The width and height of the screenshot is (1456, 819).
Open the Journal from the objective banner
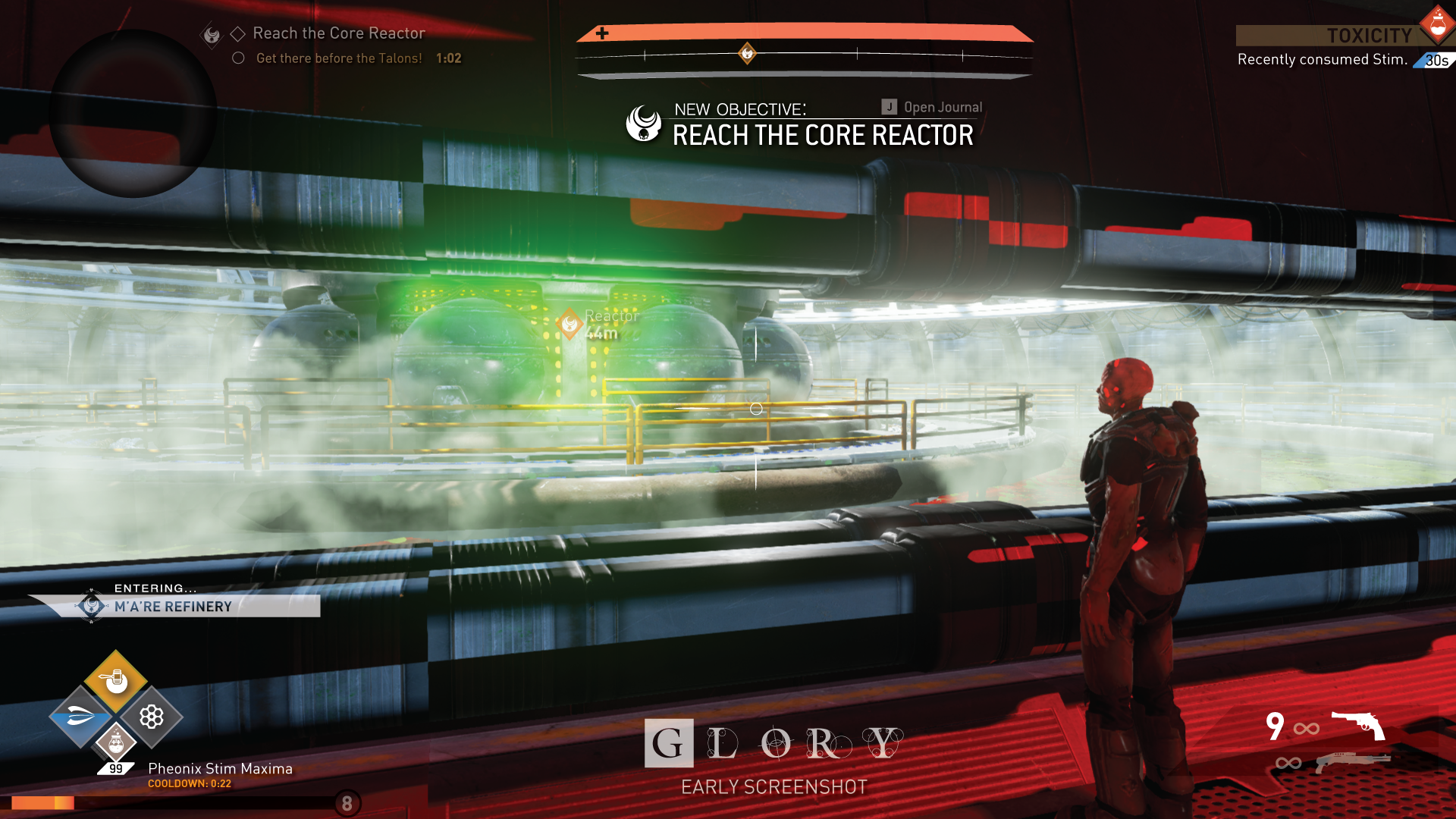coord(932,108)
